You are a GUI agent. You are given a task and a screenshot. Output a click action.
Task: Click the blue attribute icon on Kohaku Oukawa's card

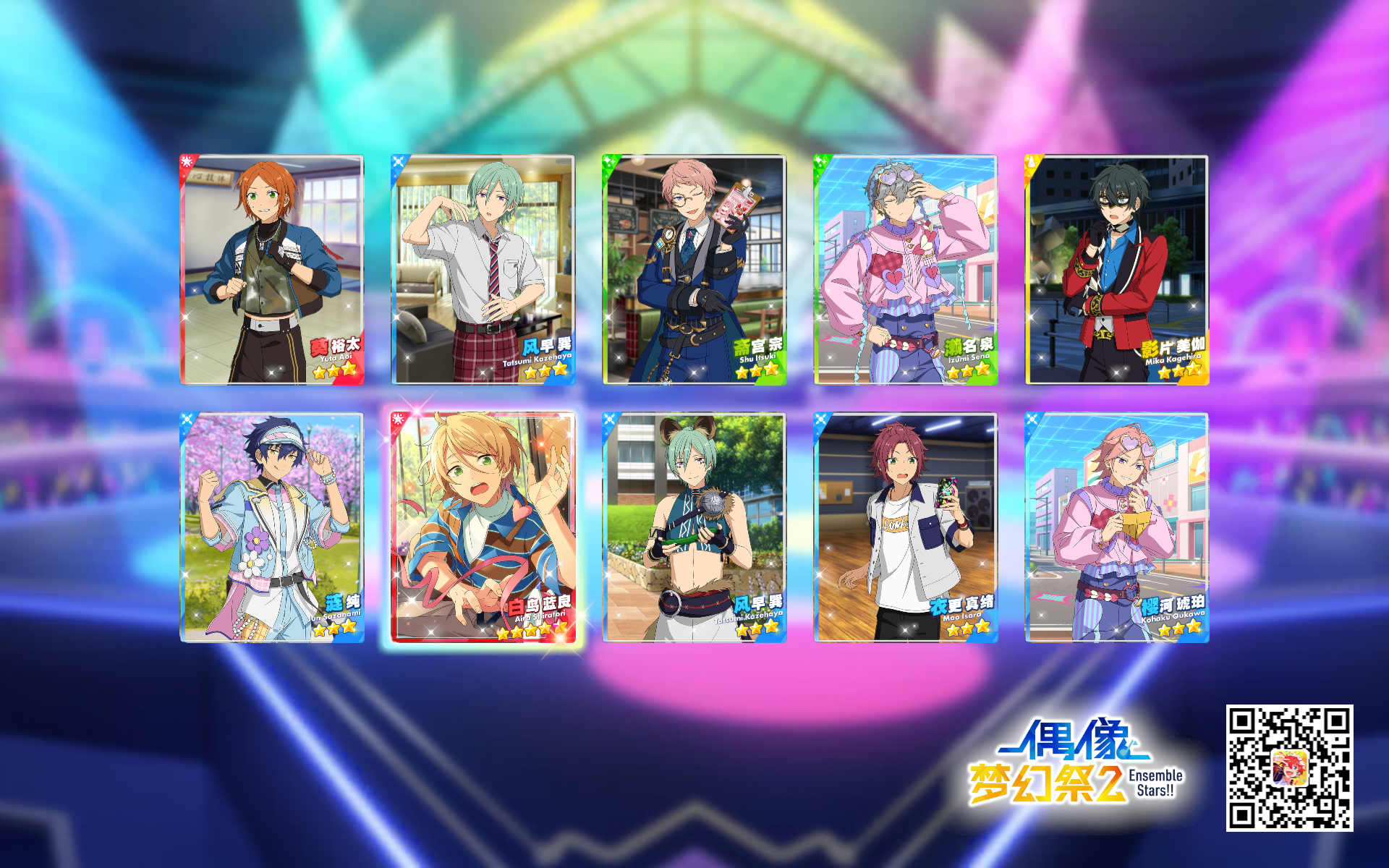pyautogui.click(x=1033, y=418)
